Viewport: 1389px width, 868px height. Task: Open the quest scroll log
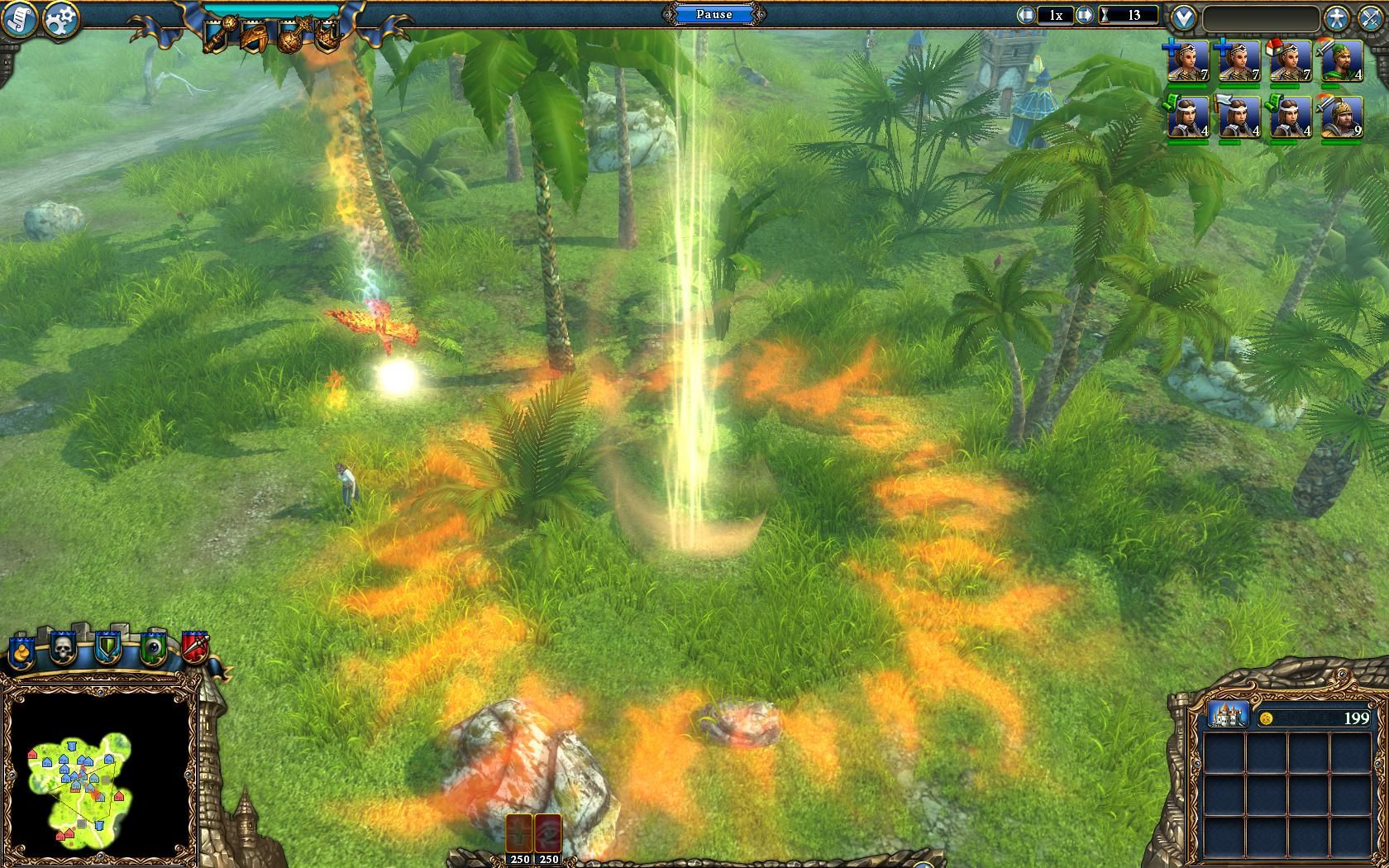click(21, 19)
